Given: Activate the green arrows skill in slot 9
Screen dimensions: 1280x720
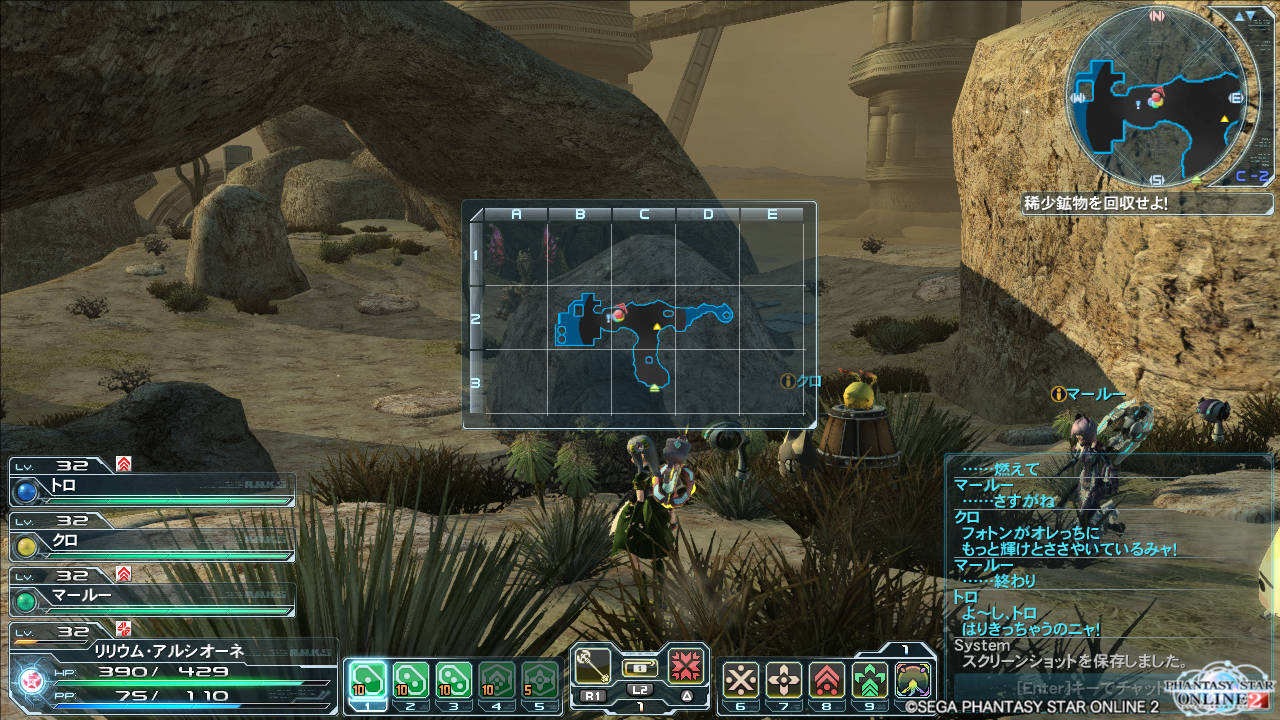Looking at the screenshot, I should pos(870,680).
